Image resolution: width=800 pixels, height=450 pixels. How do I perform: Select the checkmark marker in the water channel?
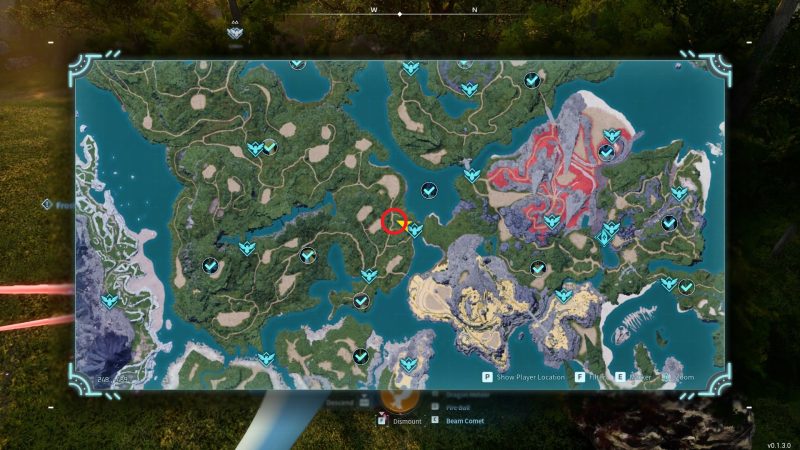pos(430,190)
